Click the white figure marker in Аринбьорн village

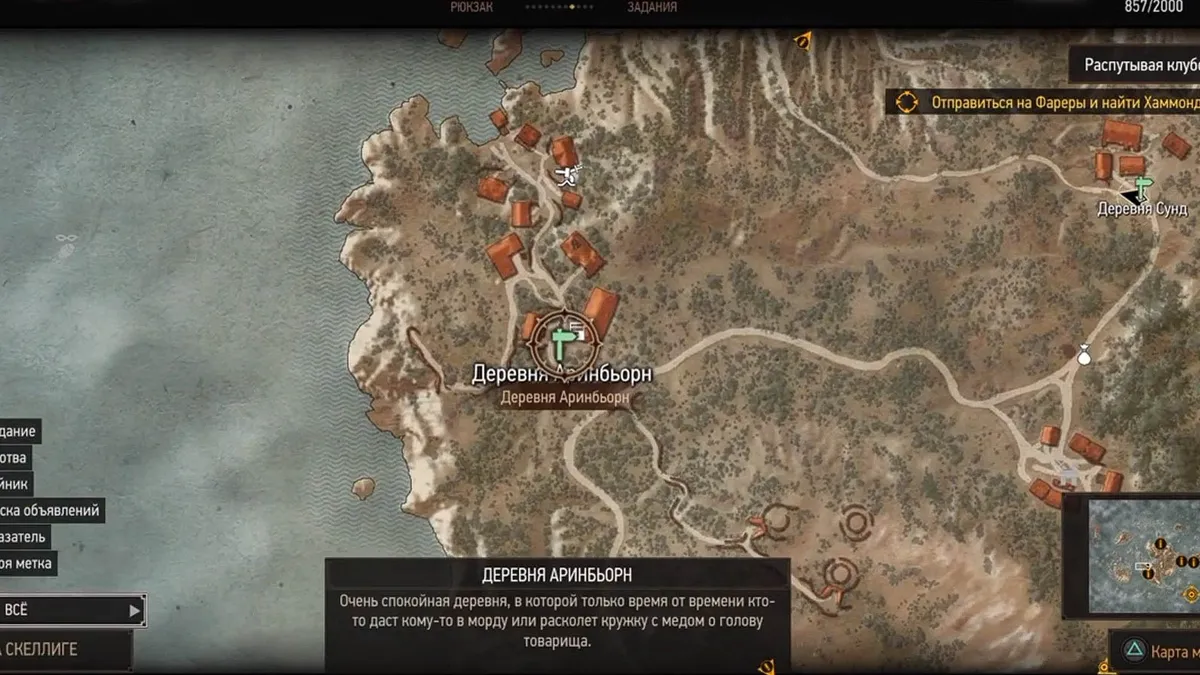568,177
